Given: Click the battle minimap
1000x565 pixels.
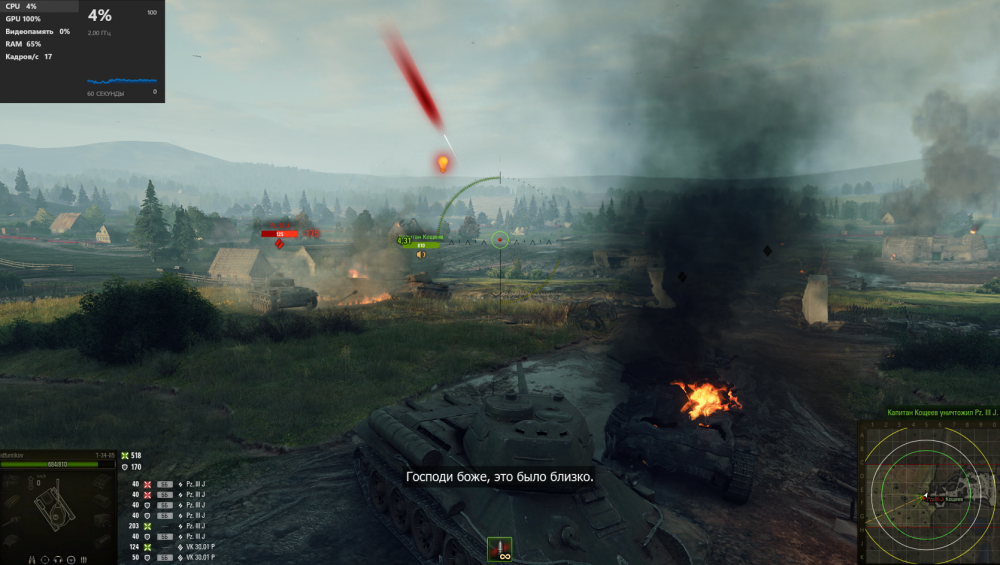Looking at the screenshot, I should coord(927,491).
